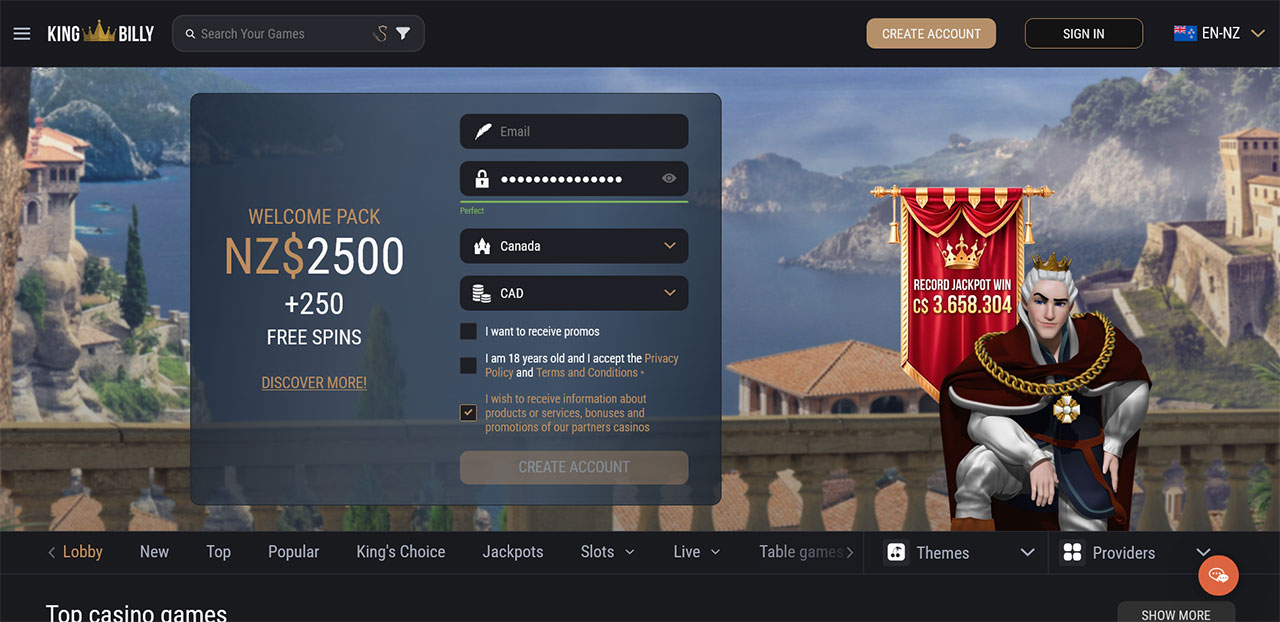Image resolution: width=1280 pixels, height=622 pixels.
Task: Open the orange live chat bubble
Action: tap(1218, 575)
